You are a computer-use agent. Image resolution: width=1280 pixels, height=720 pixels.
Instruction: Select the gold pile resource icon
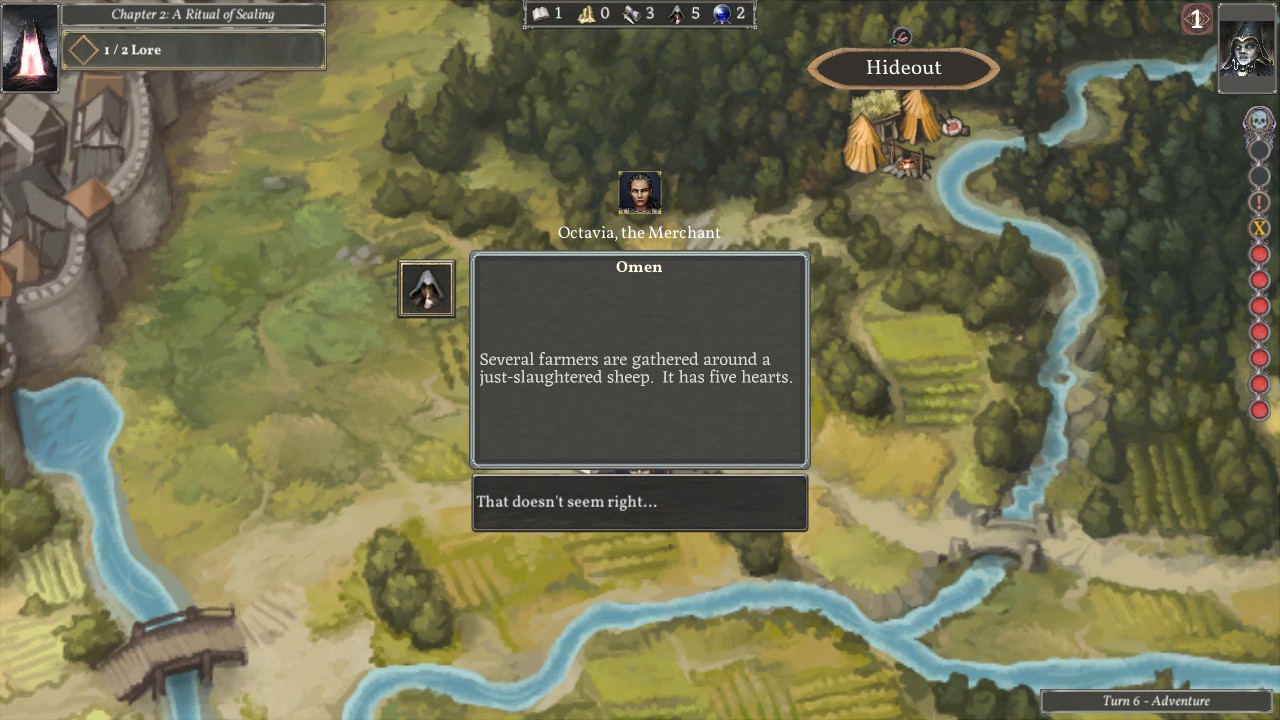pyautogui.click(x=587, y=13)
